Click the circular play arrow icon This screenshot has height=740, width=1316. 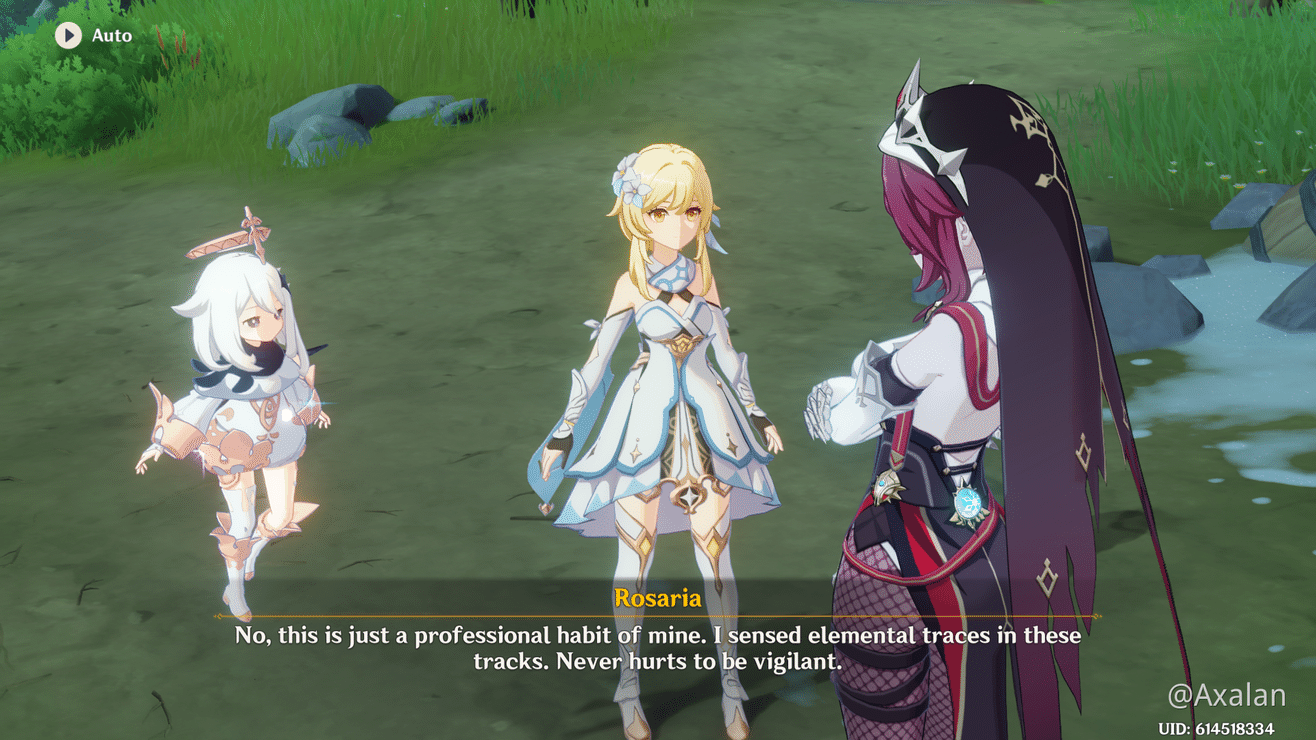pyautogui.click(x=67, y=35)
